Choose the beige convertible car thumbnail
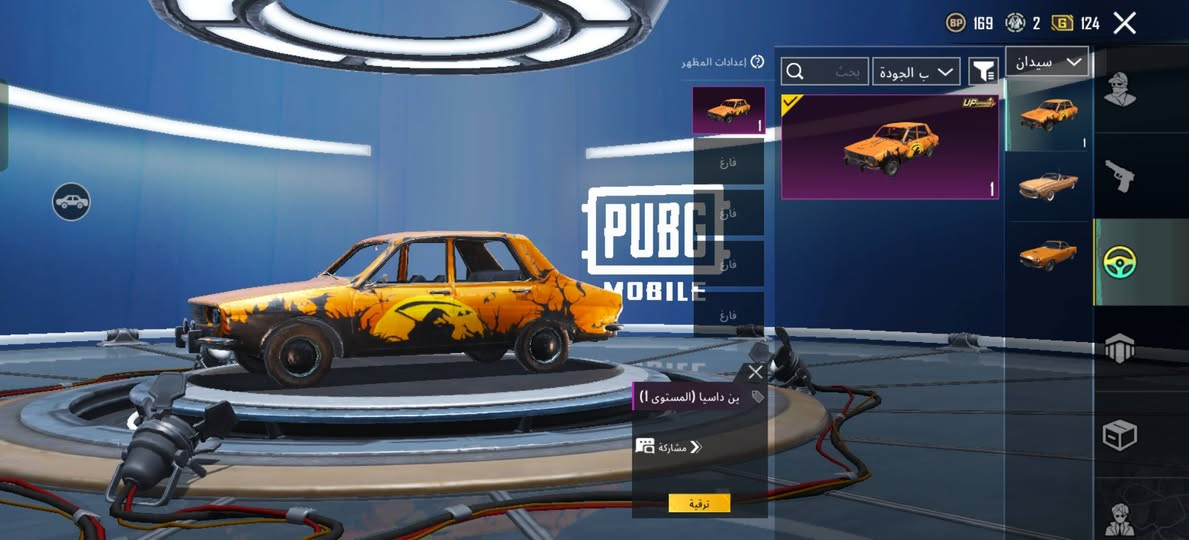Image resolution: width=1189 pixels, height=540 pixels. [1048, 185]
